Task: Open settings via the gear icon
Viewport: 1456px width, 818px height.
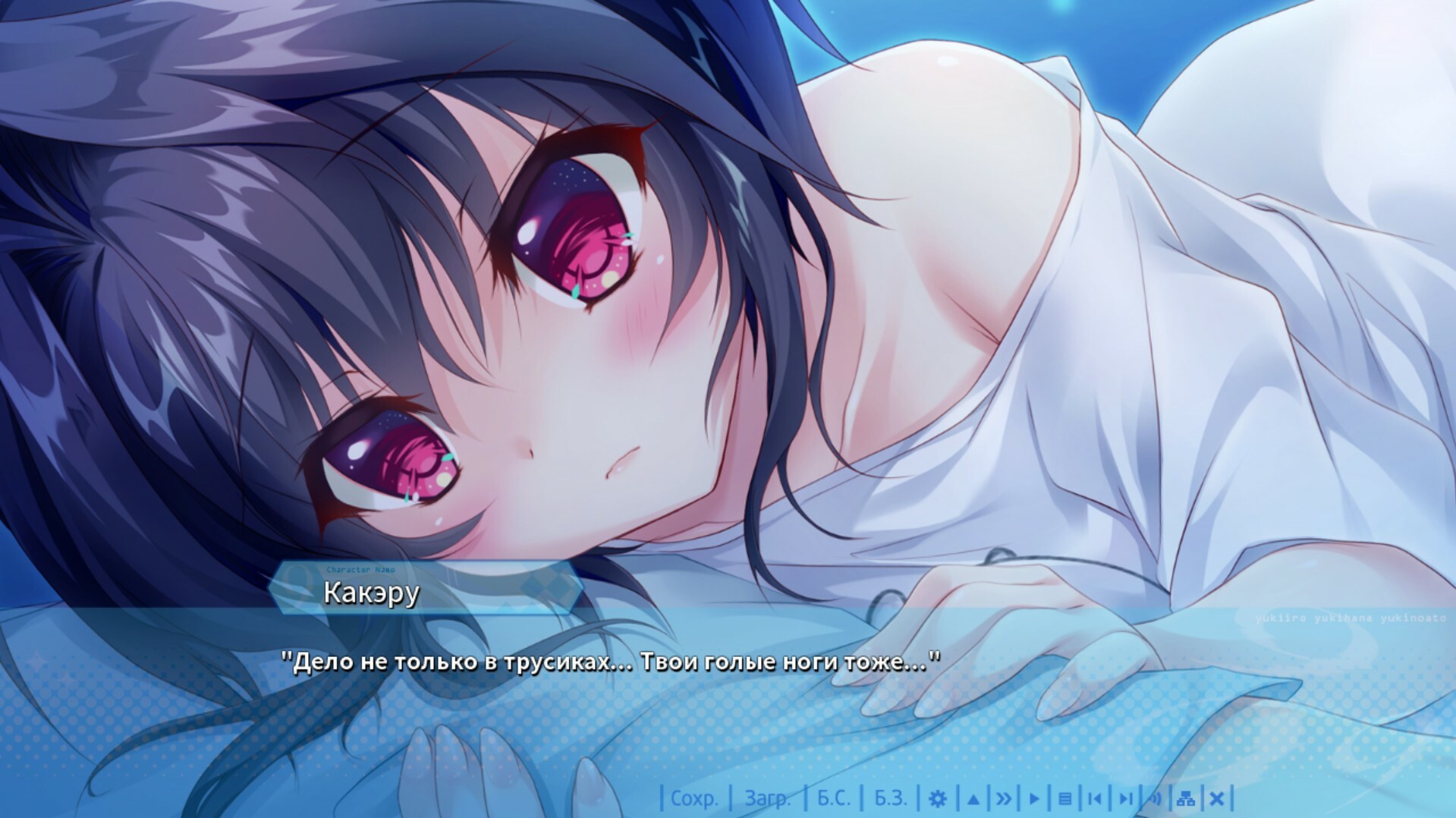Action: 938,798
